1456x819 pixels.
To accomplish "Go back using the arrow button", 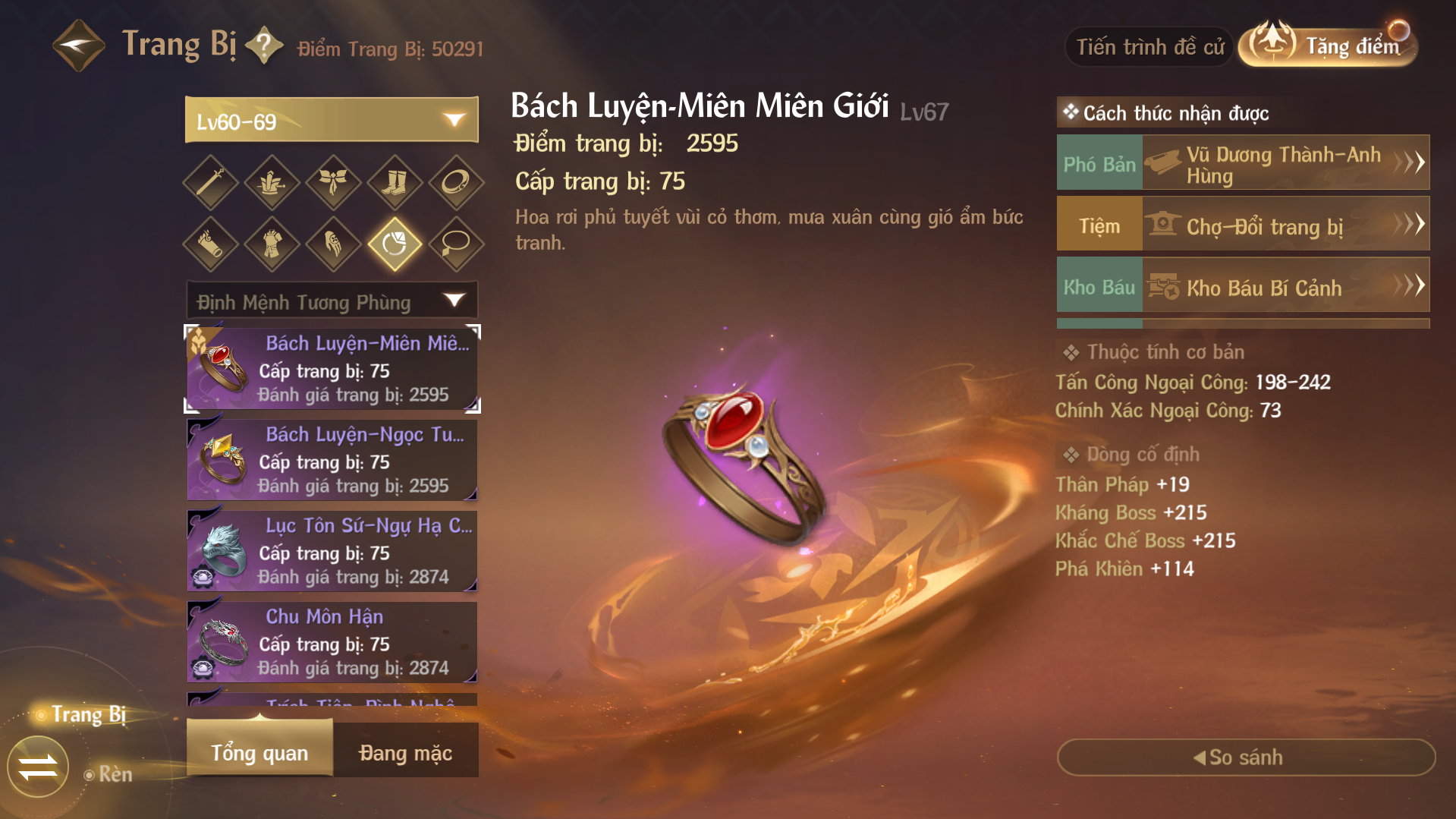I will (x=78, y=46).
